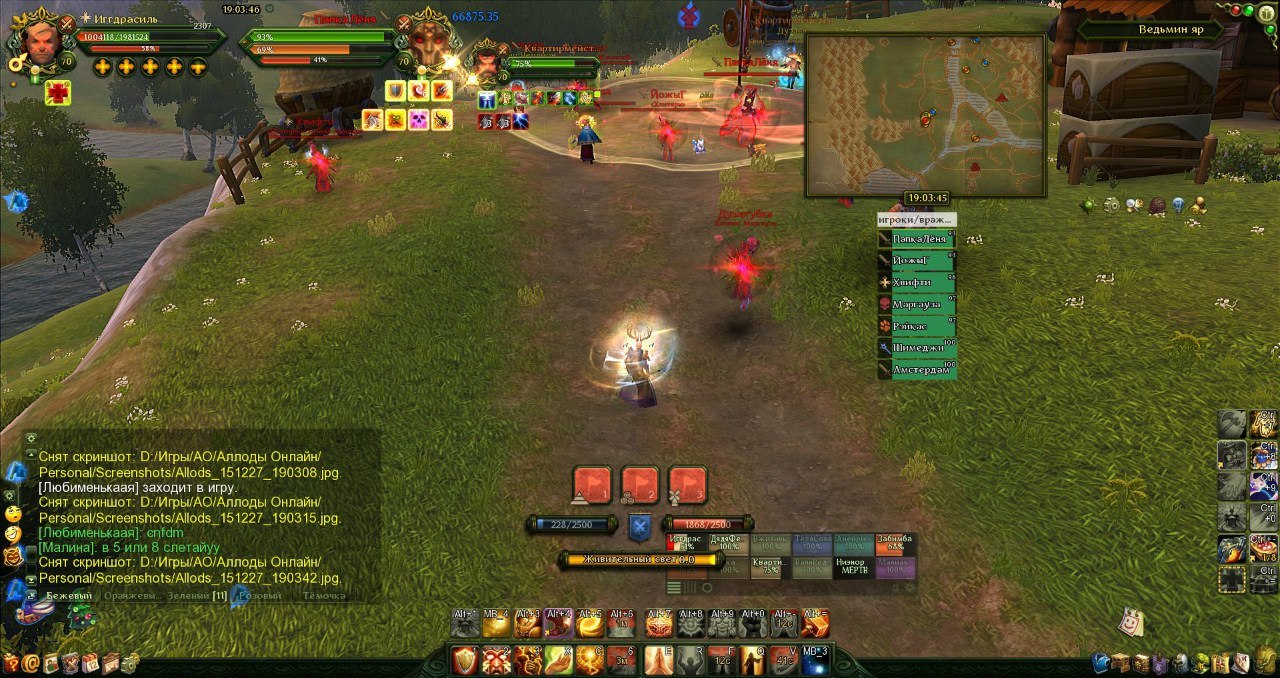The width and height of the screenshot is (1280, 678).
Task: Open the question mark help icon
Action: [12, 662]
